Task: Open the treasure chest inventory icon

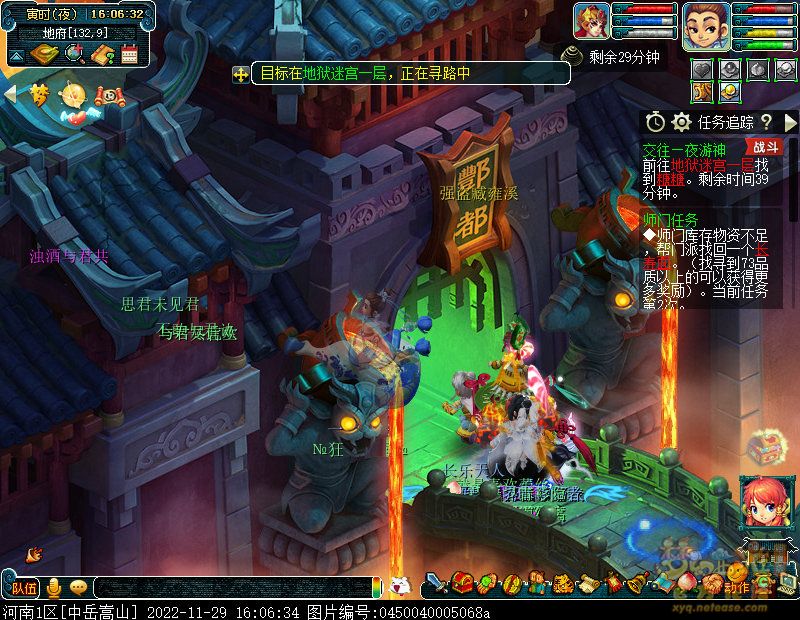Action: [x=461, y=582]
